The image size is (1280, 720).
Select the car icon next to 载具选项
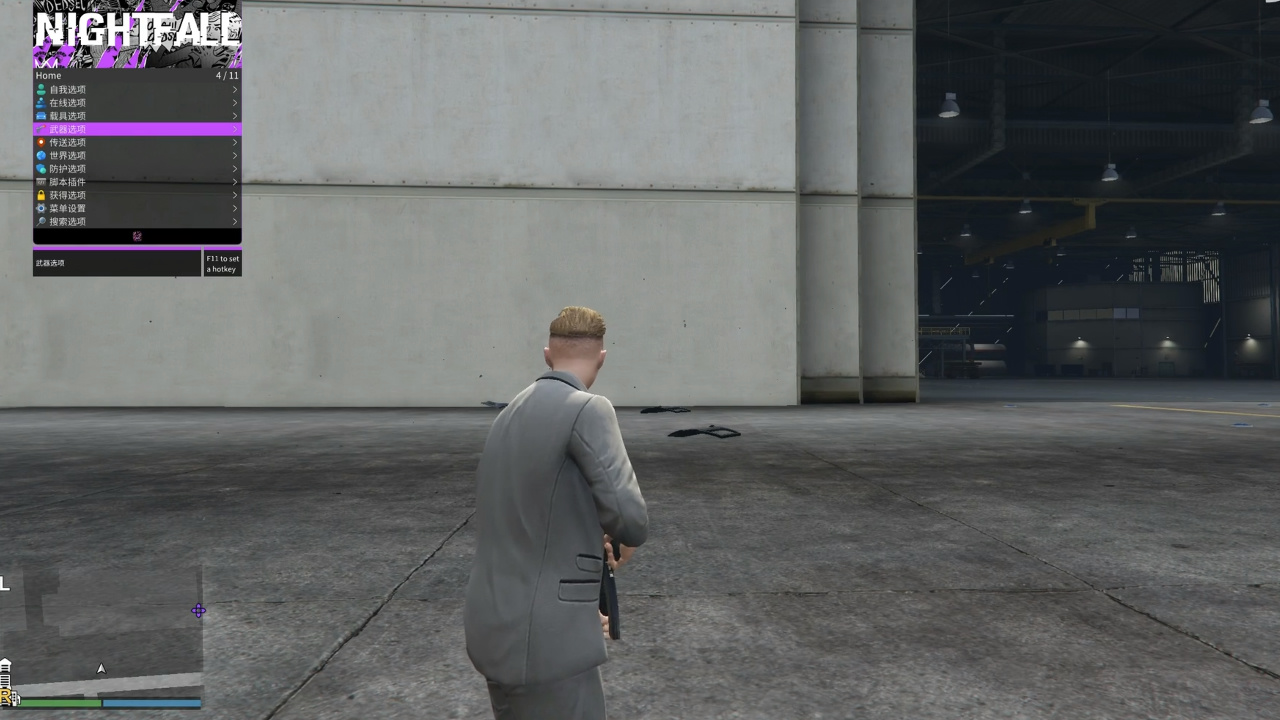pos(40,115)
